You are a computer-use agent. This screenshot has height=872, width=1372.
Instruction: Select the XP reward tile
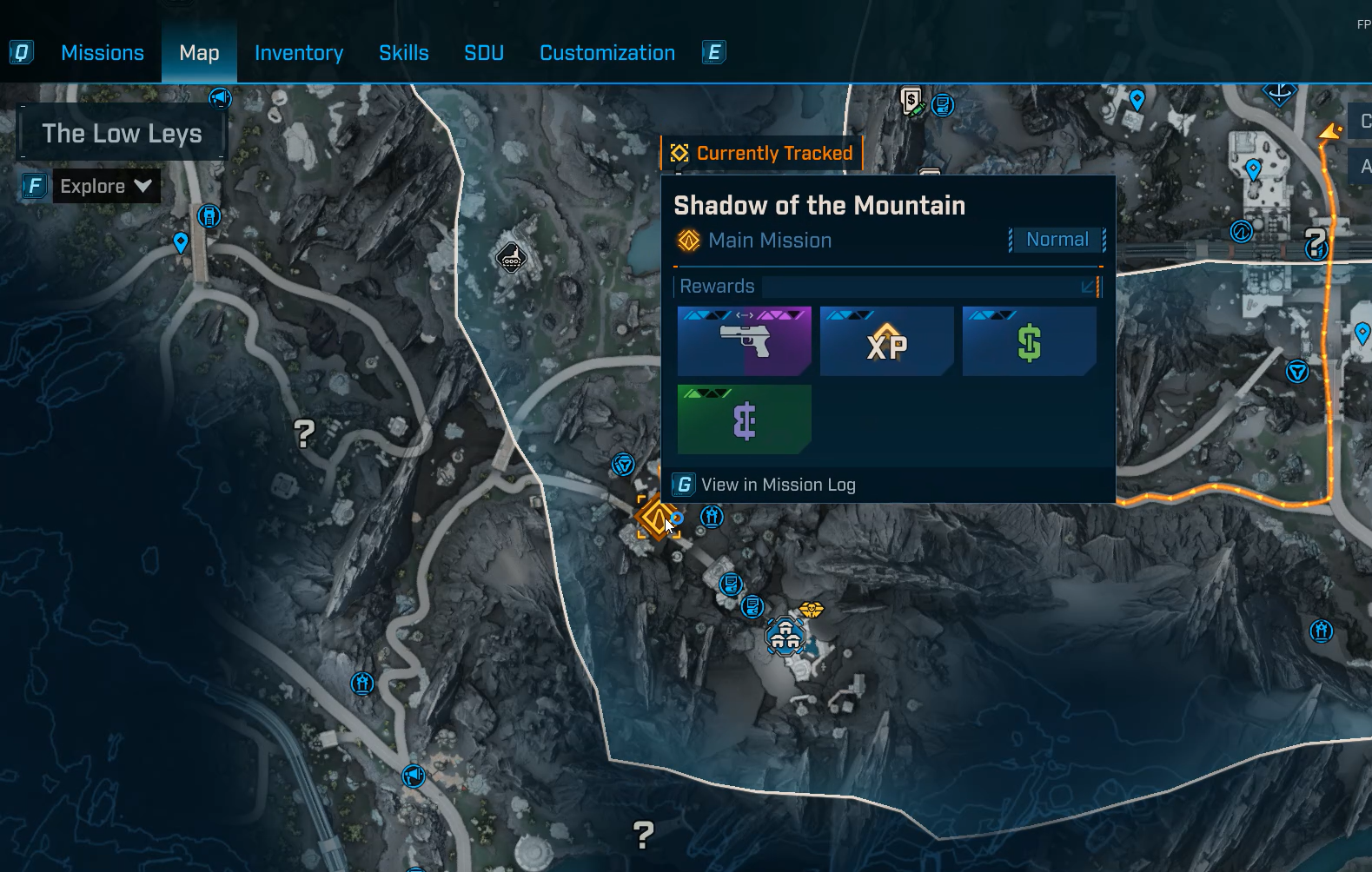(x=887, y=341)
